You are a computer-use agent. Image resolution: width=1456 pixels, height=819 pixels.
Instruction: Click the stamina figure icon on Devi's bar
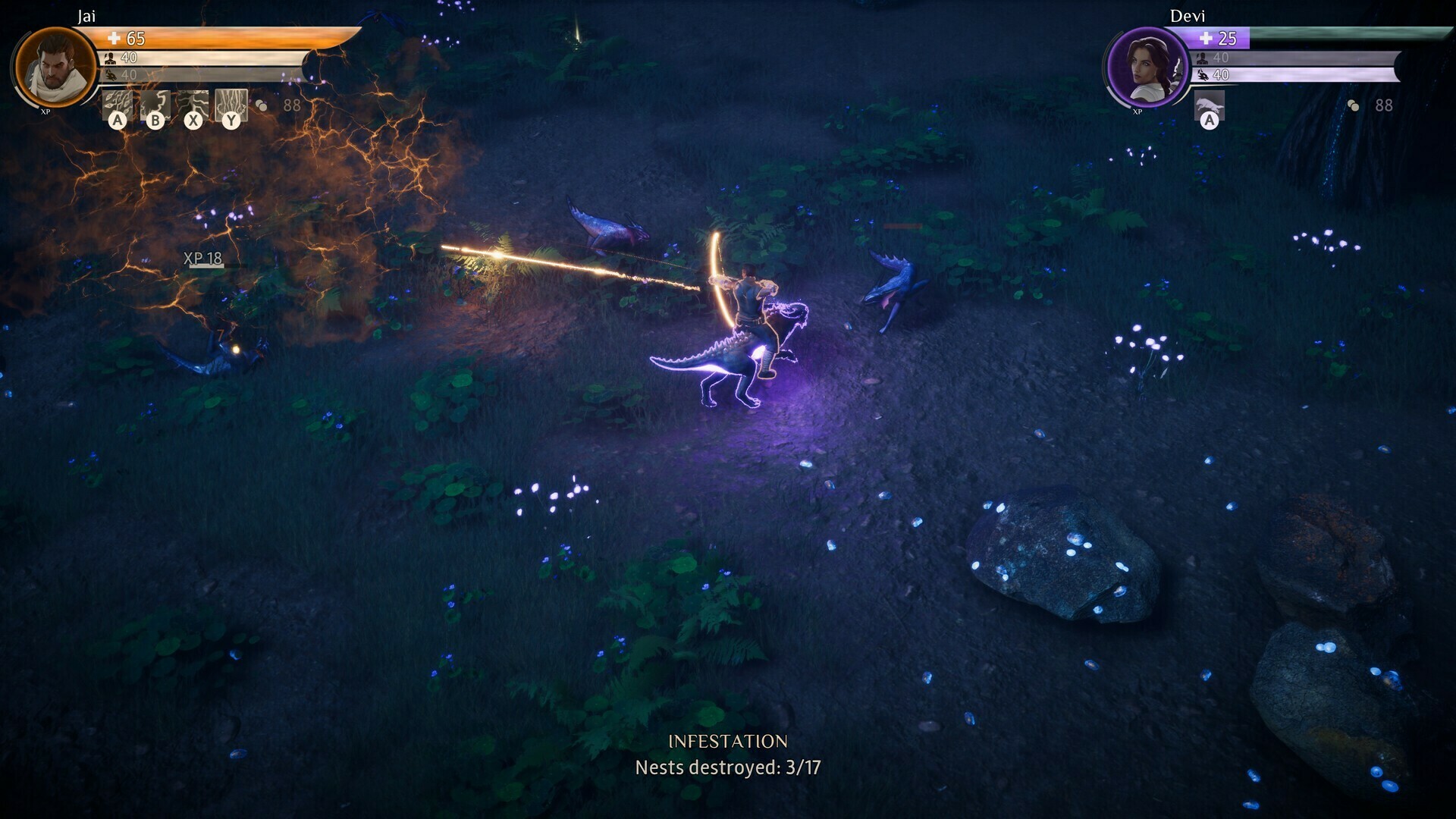click(x=1202, y=59)
